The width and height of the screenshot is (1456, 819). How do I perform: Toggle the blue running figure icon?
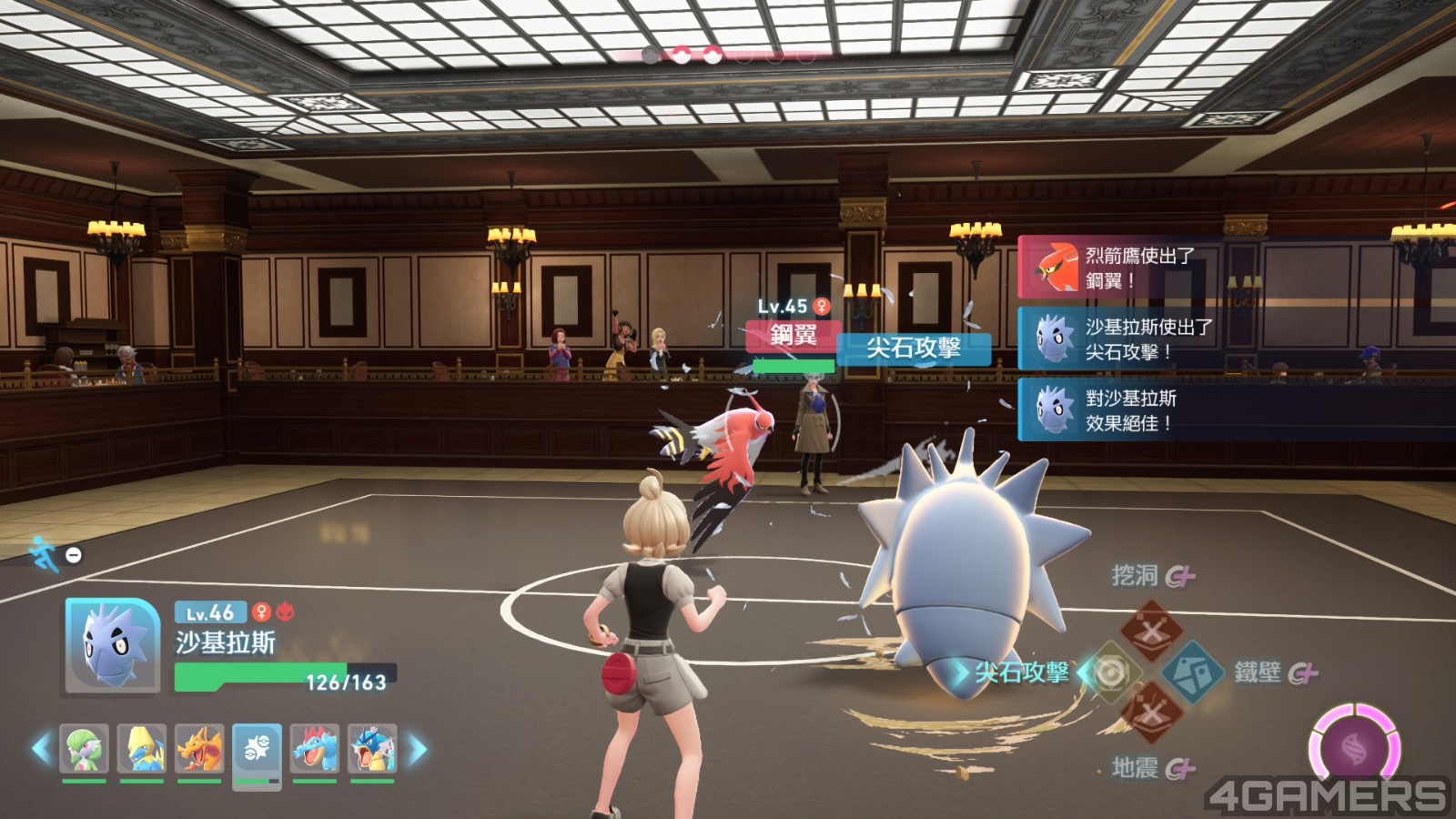44,553
